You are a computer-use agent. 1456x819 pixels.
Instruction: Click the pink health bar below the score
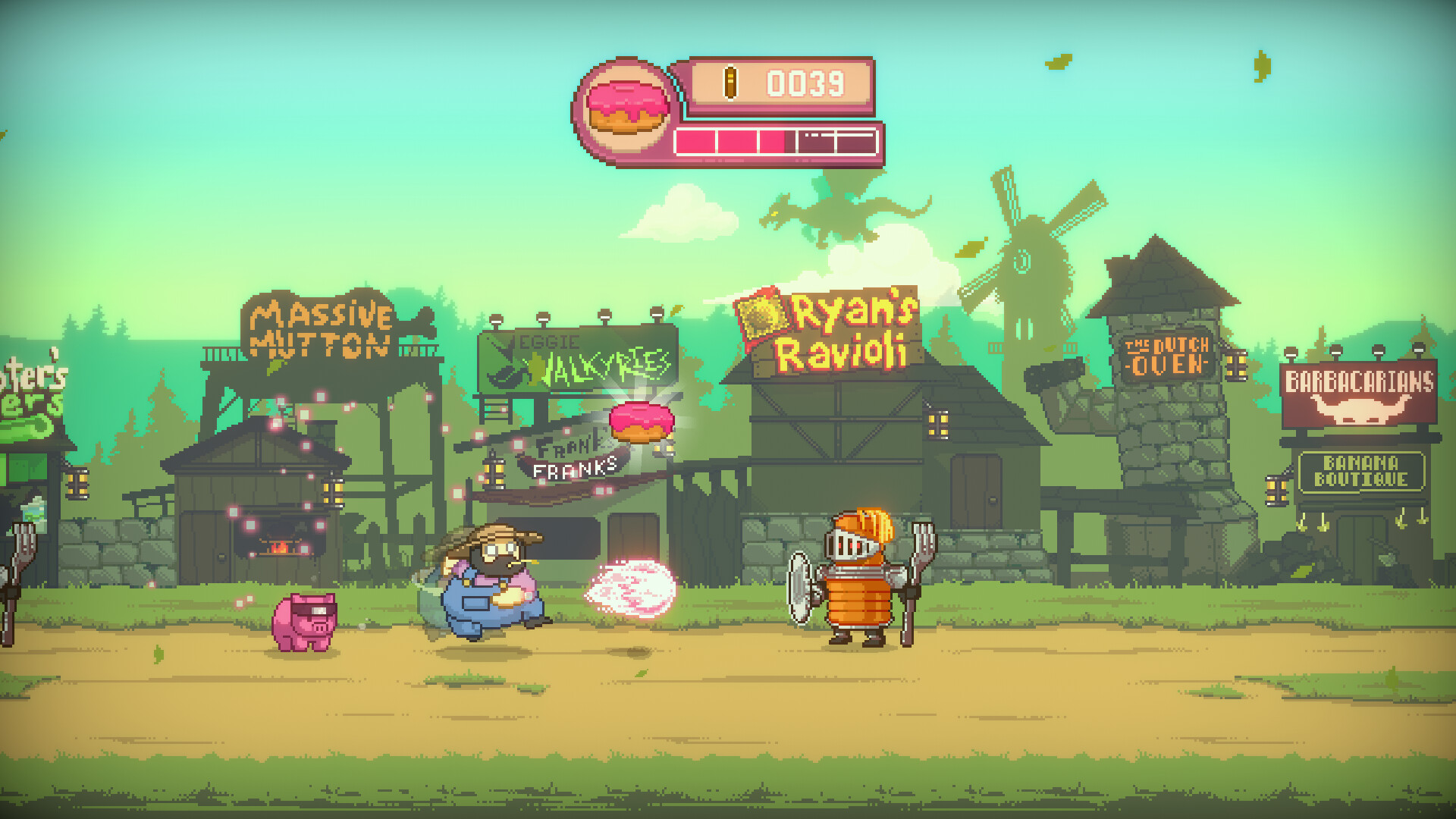coord(773,140)
